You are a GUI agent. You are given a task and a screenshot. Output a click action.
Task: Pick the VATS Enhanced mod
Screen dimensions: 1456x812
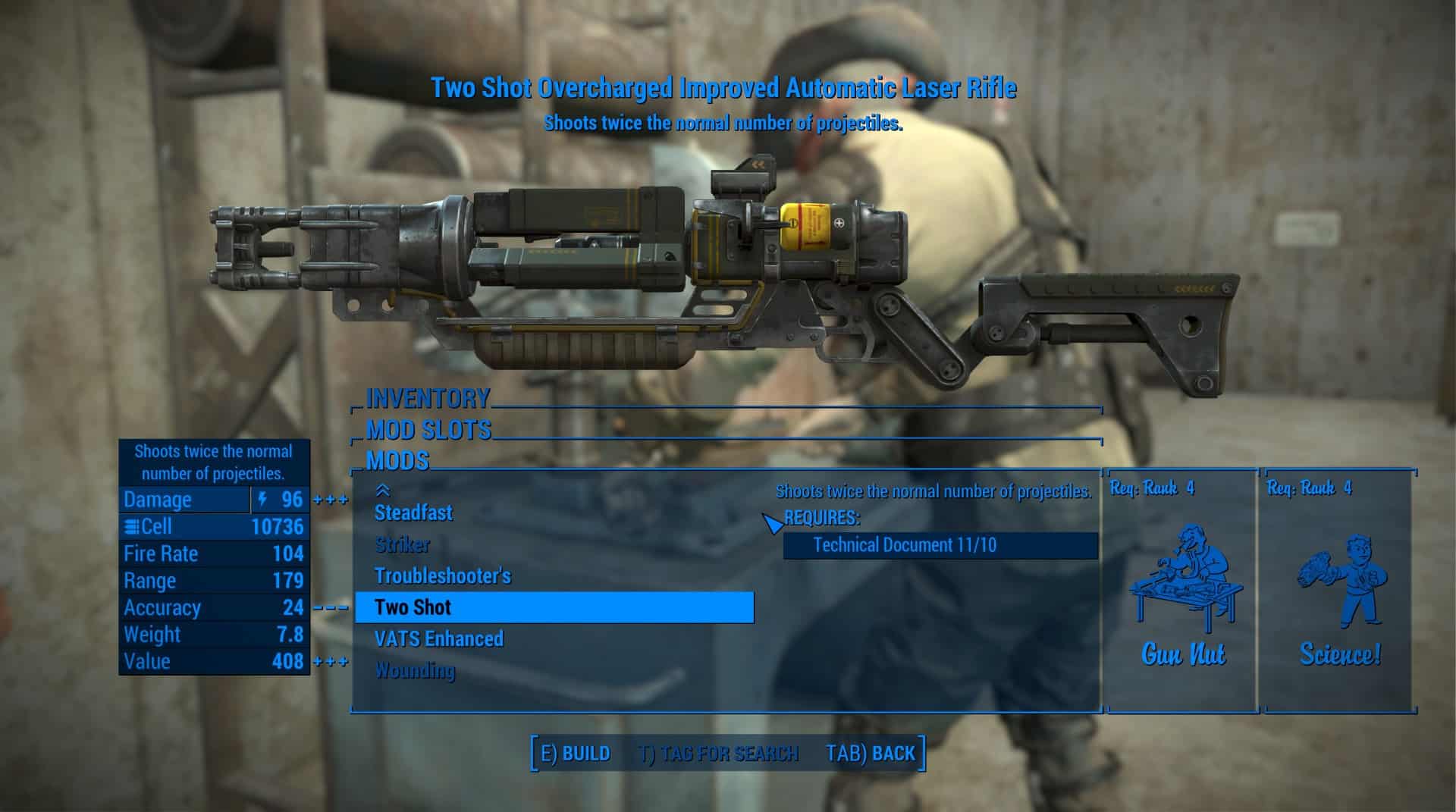[x=438, y=639]
